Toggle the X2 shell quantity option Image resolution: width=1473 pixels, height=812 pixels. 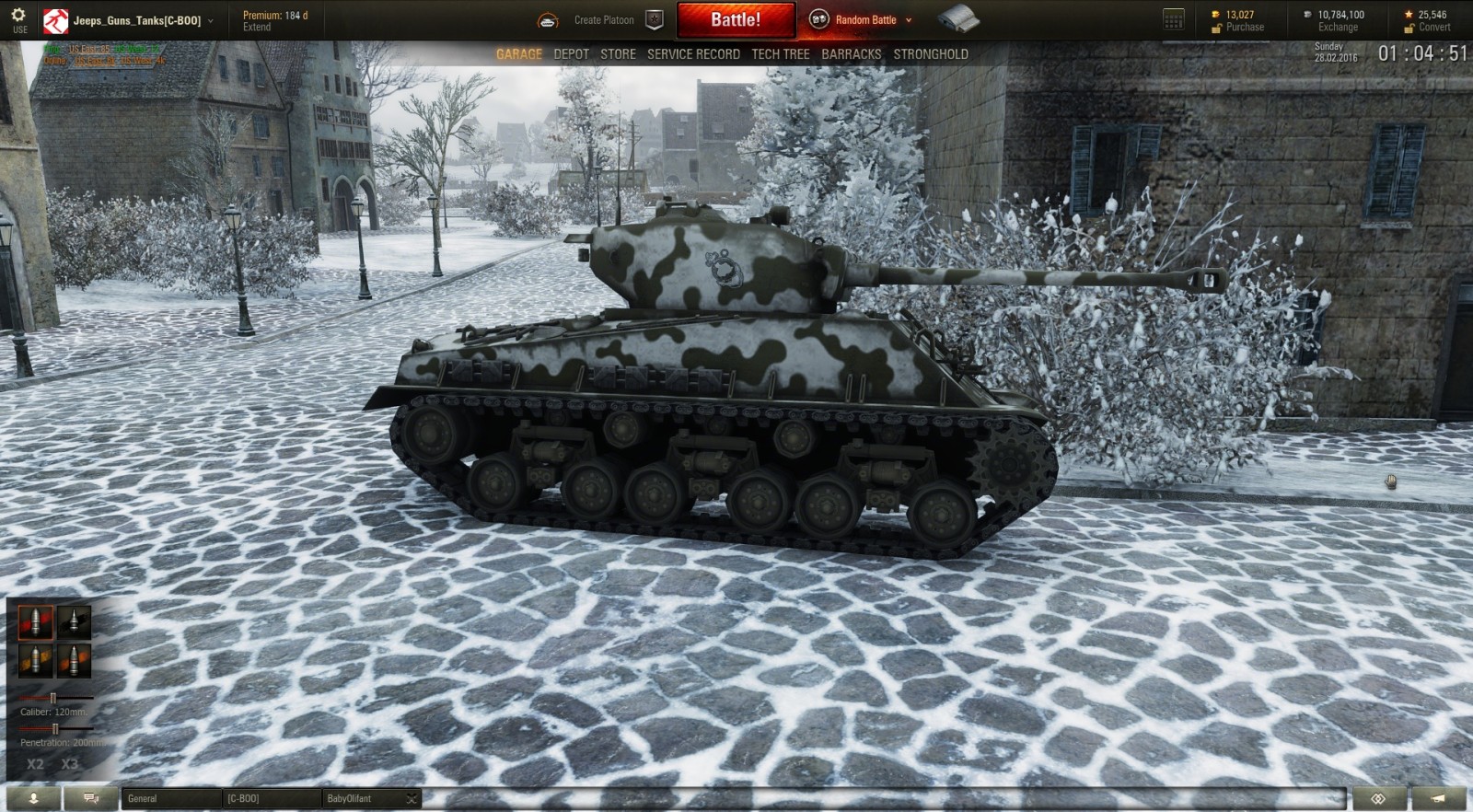coord(35,762)
